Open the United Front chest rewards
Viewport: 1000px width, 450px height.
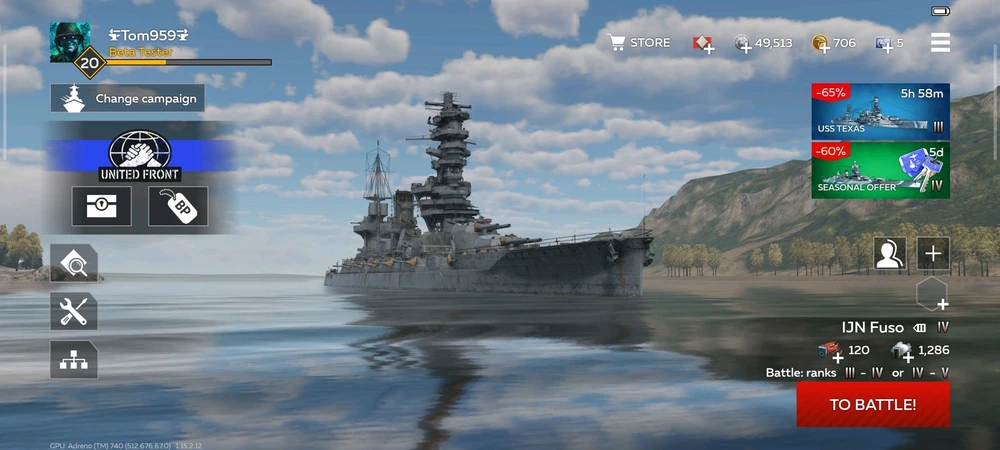tap(101, 206)
